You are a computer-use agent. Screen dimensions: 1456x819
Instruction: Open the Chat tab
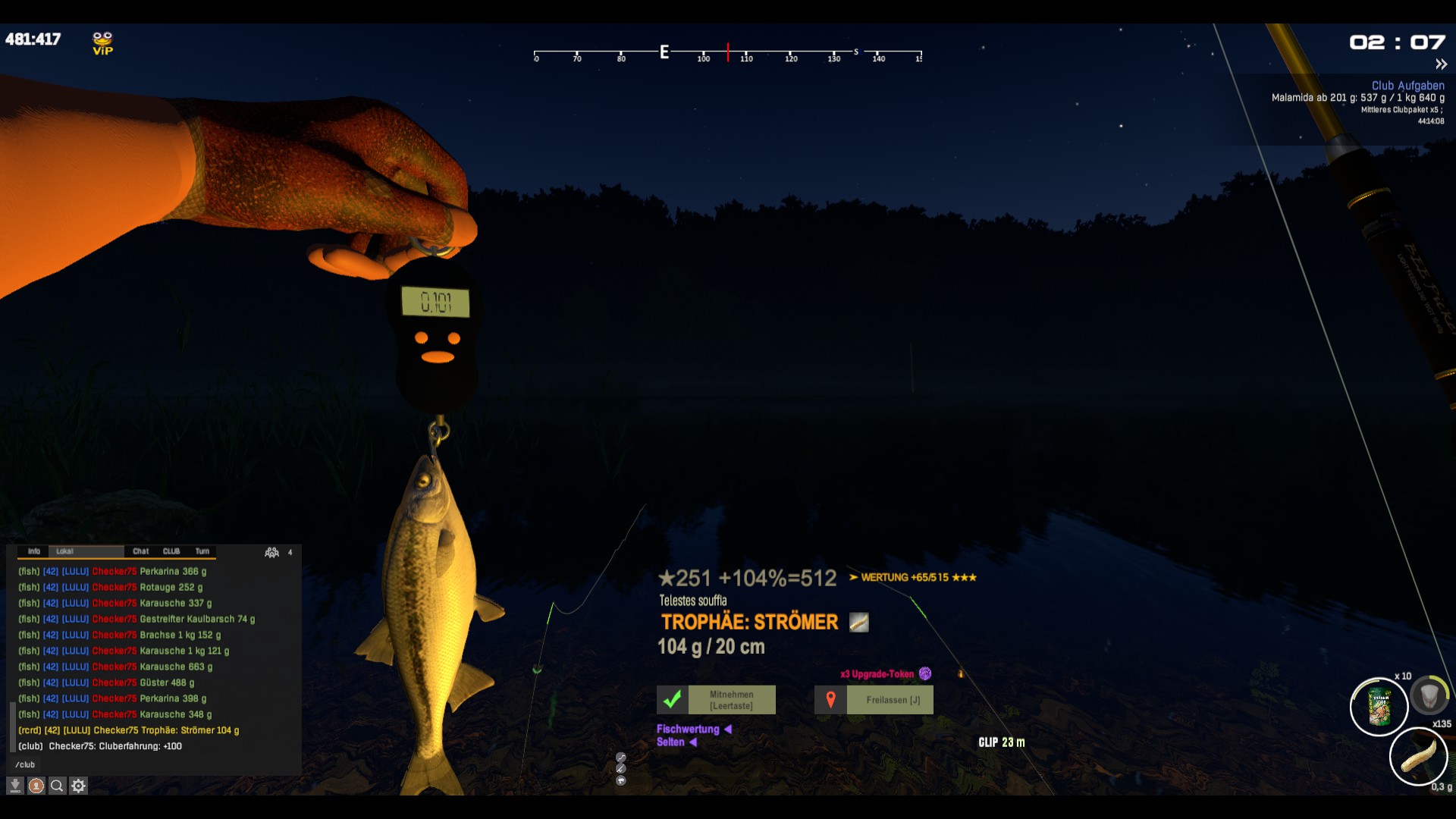(x=141, y=551)
